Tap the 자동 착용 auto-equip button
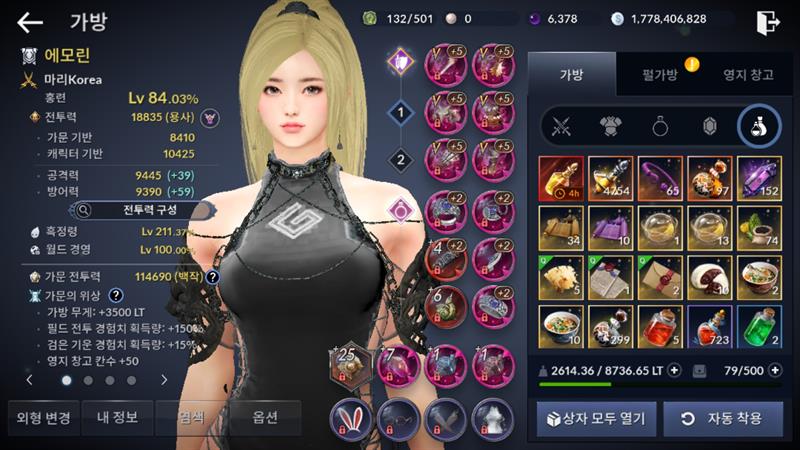 [722, 417]
